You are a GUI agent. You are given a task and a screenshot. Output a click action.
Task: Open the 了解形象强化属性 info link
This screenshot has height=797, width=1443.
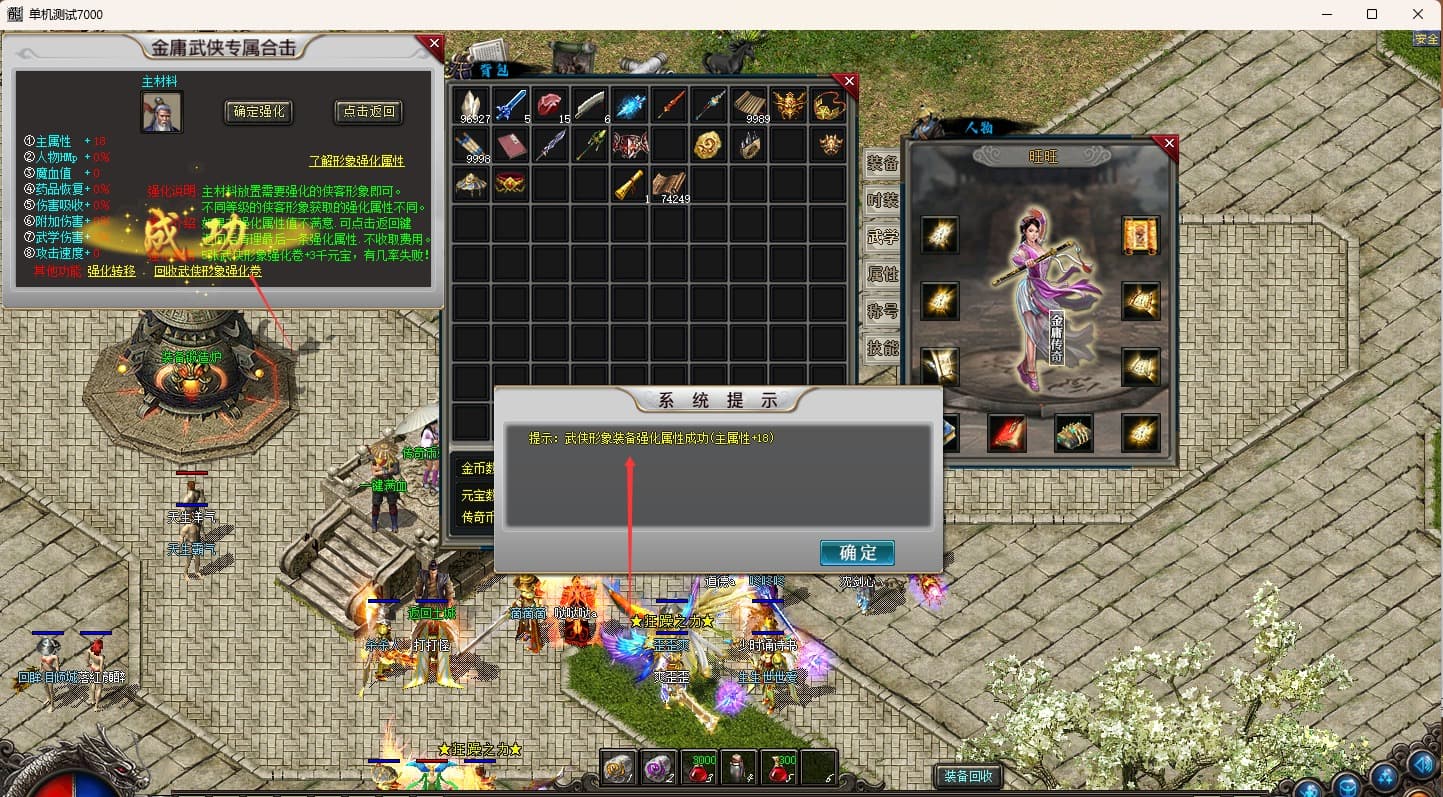357,160
